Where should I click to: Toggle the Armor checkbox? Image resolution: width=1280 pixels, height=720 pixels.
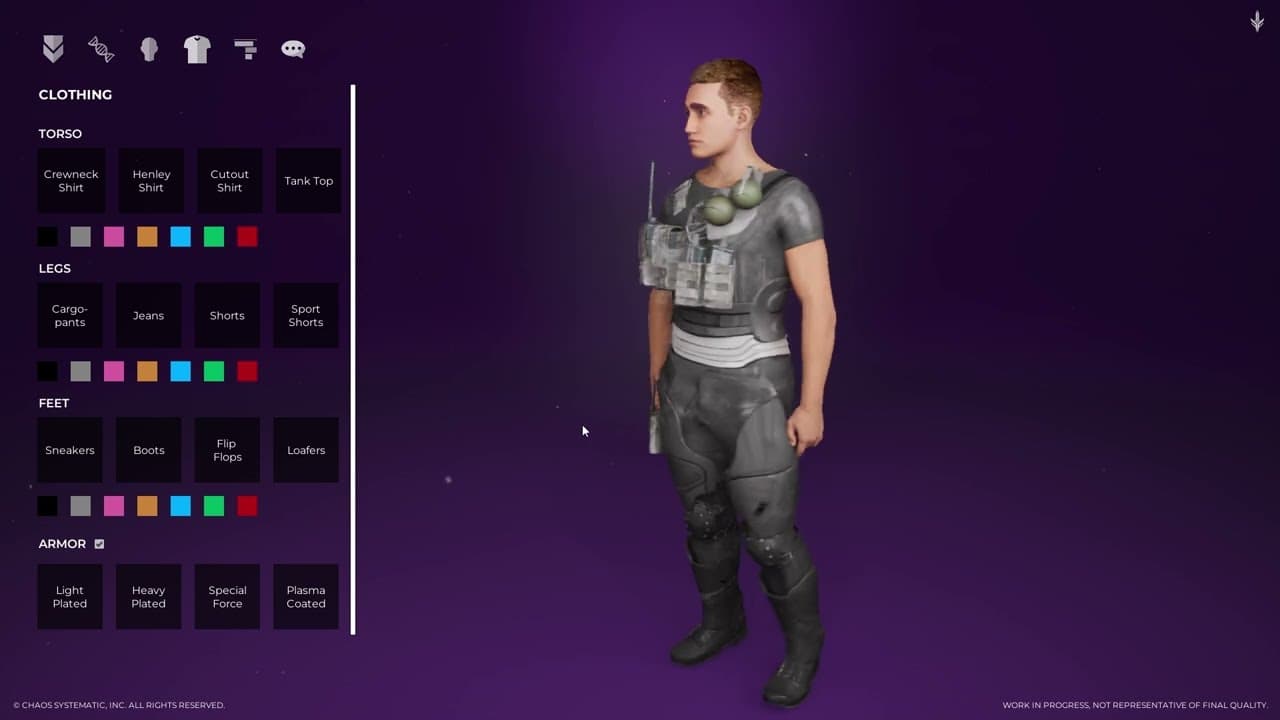pos(99,544)
